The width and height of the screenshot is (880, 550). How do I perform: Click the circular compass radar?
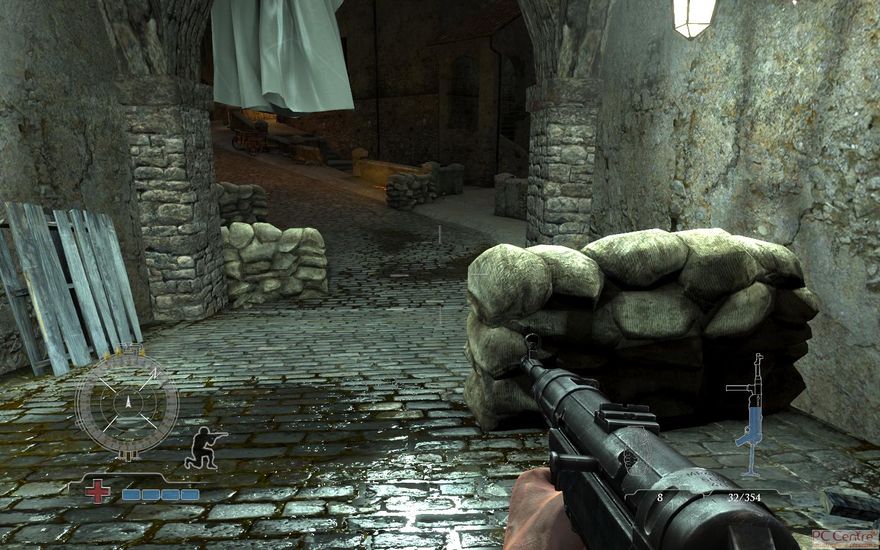click(x=127, y=403)
